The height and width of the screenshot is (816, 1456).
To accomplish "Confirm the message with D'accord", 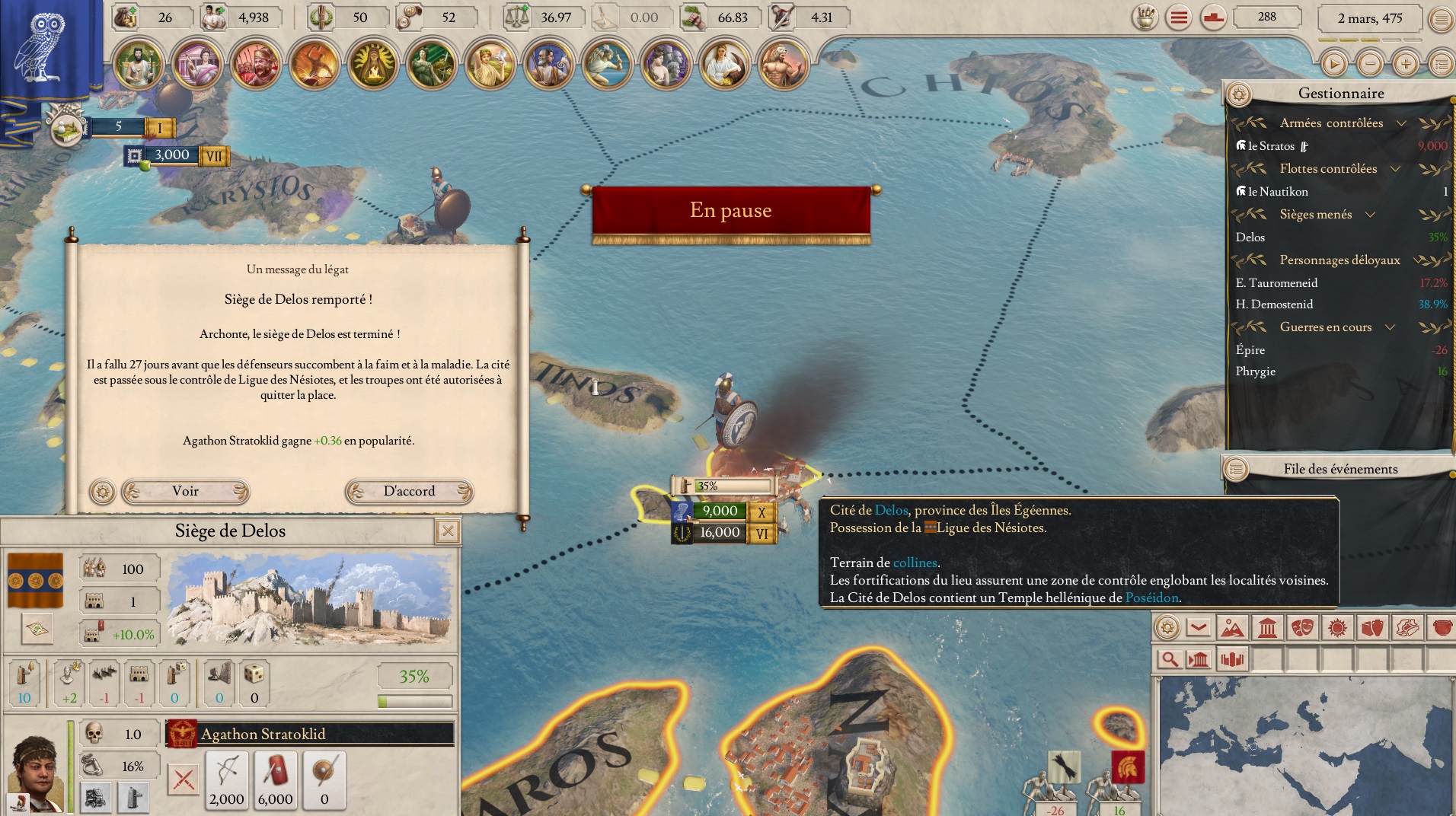I will 409,491.
